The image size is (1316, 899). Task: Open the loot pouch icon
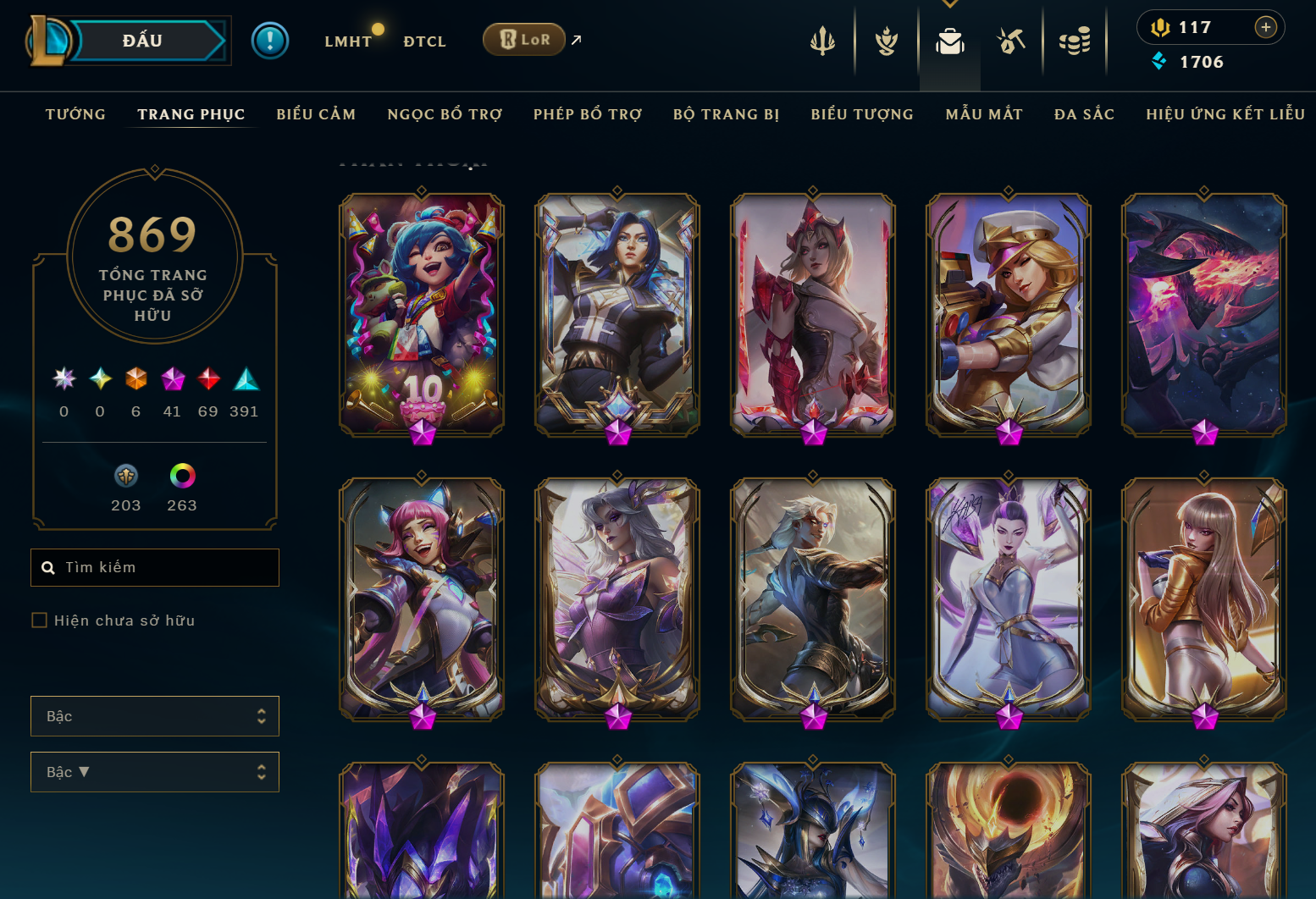point(1011,40)
